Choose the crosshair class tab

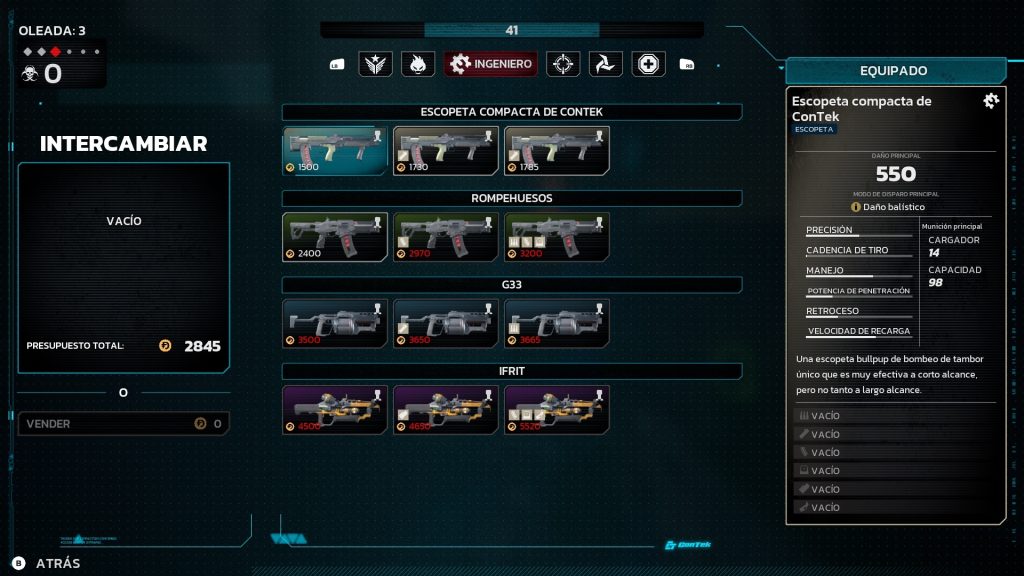tap(563, 64)
